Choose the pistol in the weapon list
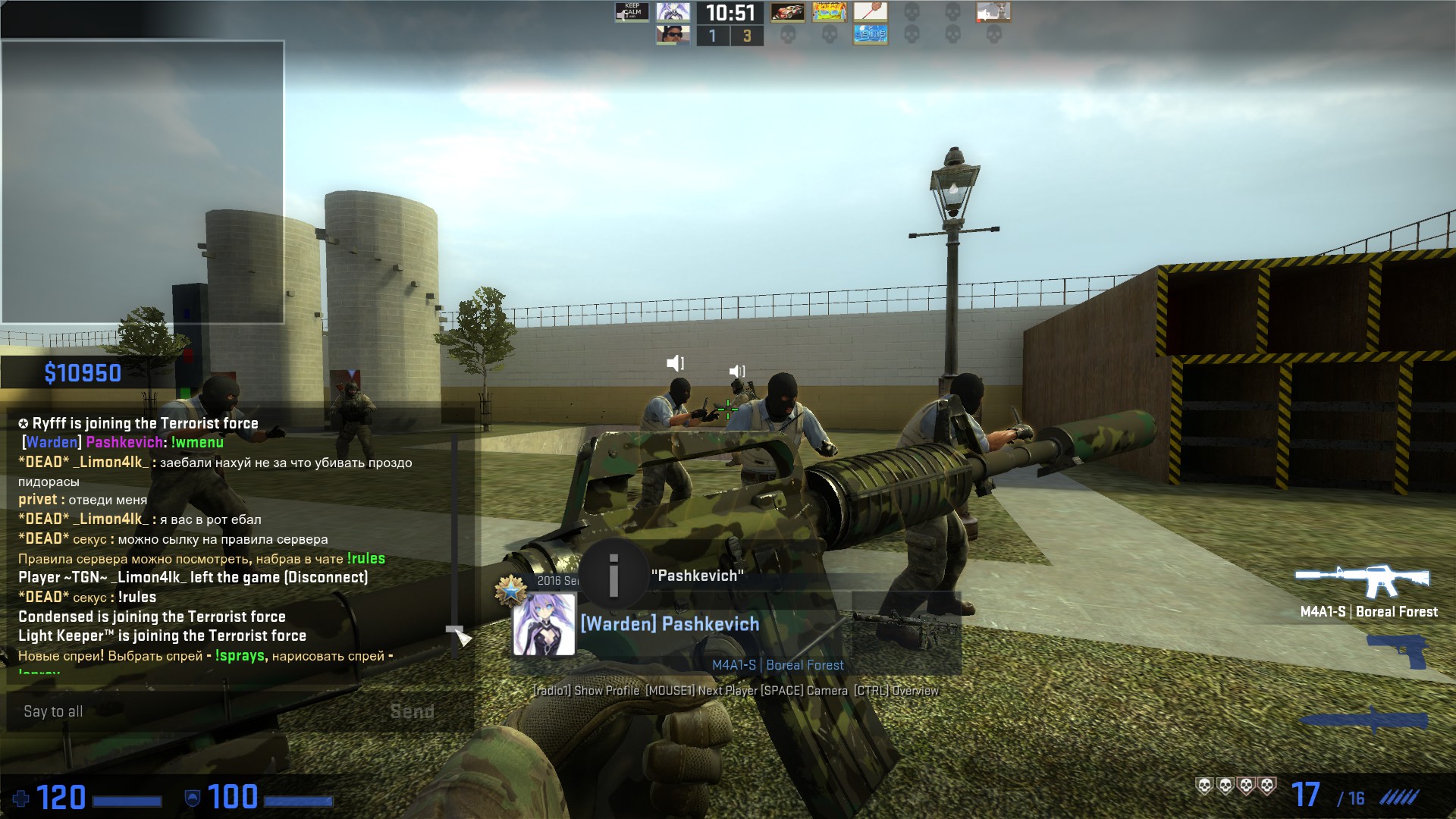 [1397, 651]
